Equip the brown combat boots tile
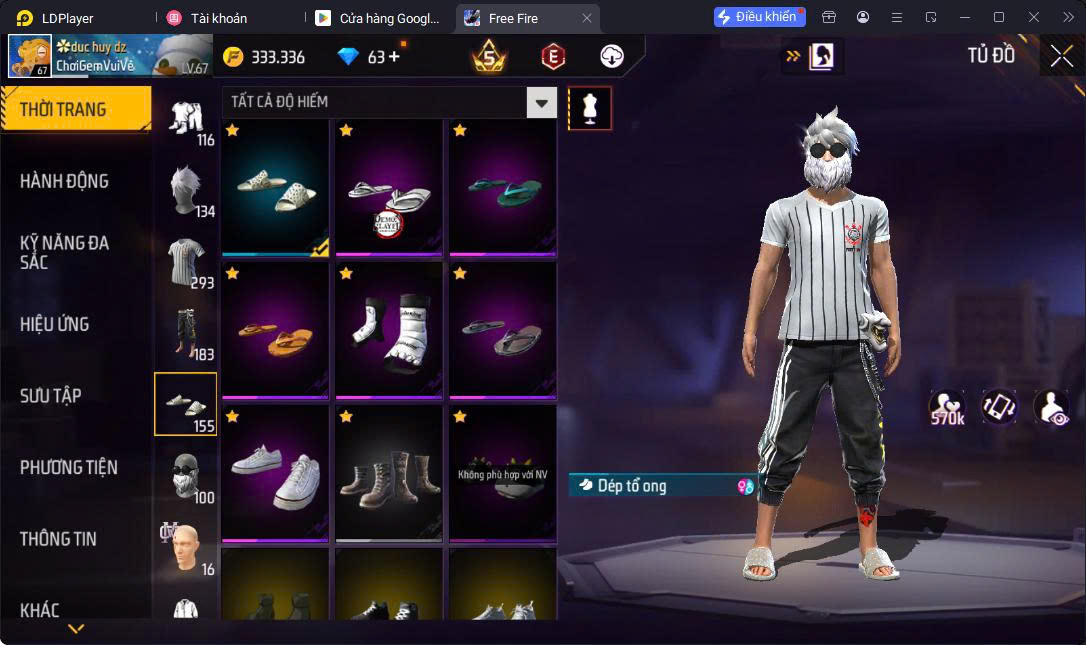 389,473
